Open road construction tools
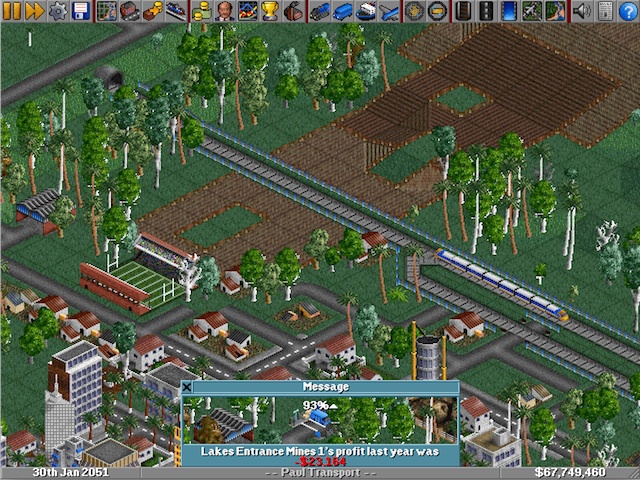640x480 pixels. coord(485,11)
